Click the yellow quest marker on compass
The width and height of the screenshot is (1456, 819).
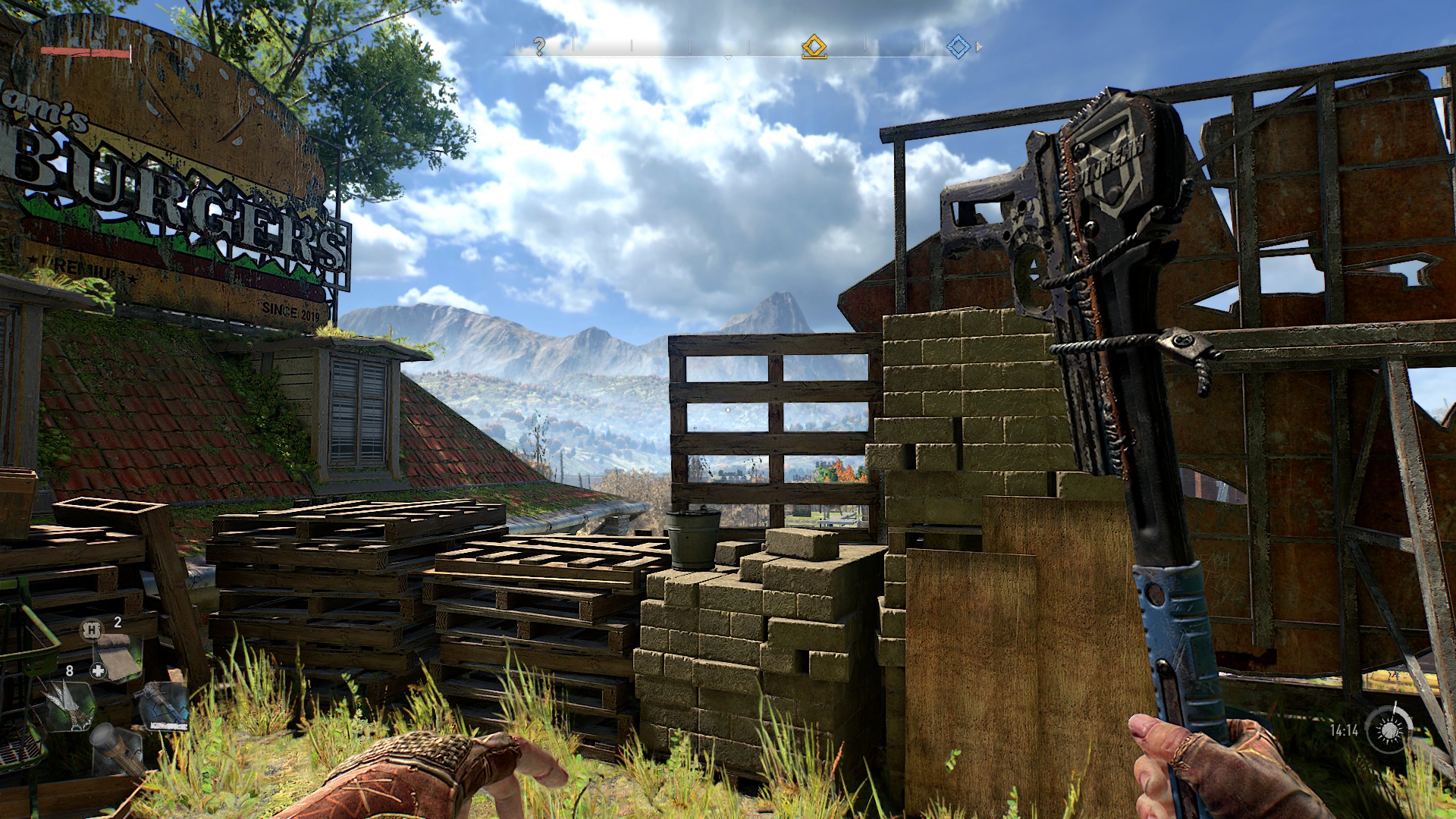814,46
